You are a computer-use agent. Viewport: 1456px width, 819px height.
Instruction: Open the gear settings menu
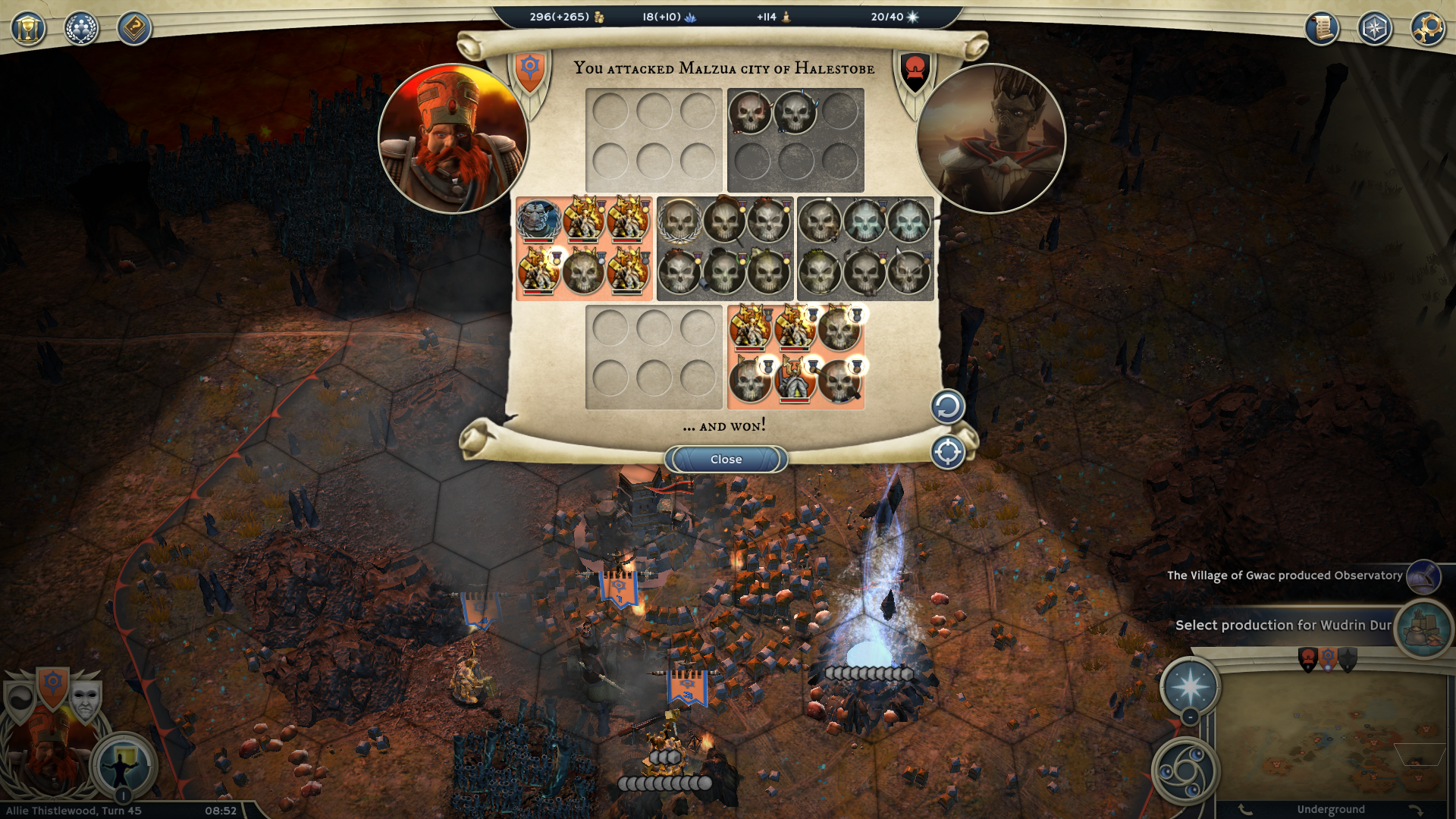(x=1428, y=29)
